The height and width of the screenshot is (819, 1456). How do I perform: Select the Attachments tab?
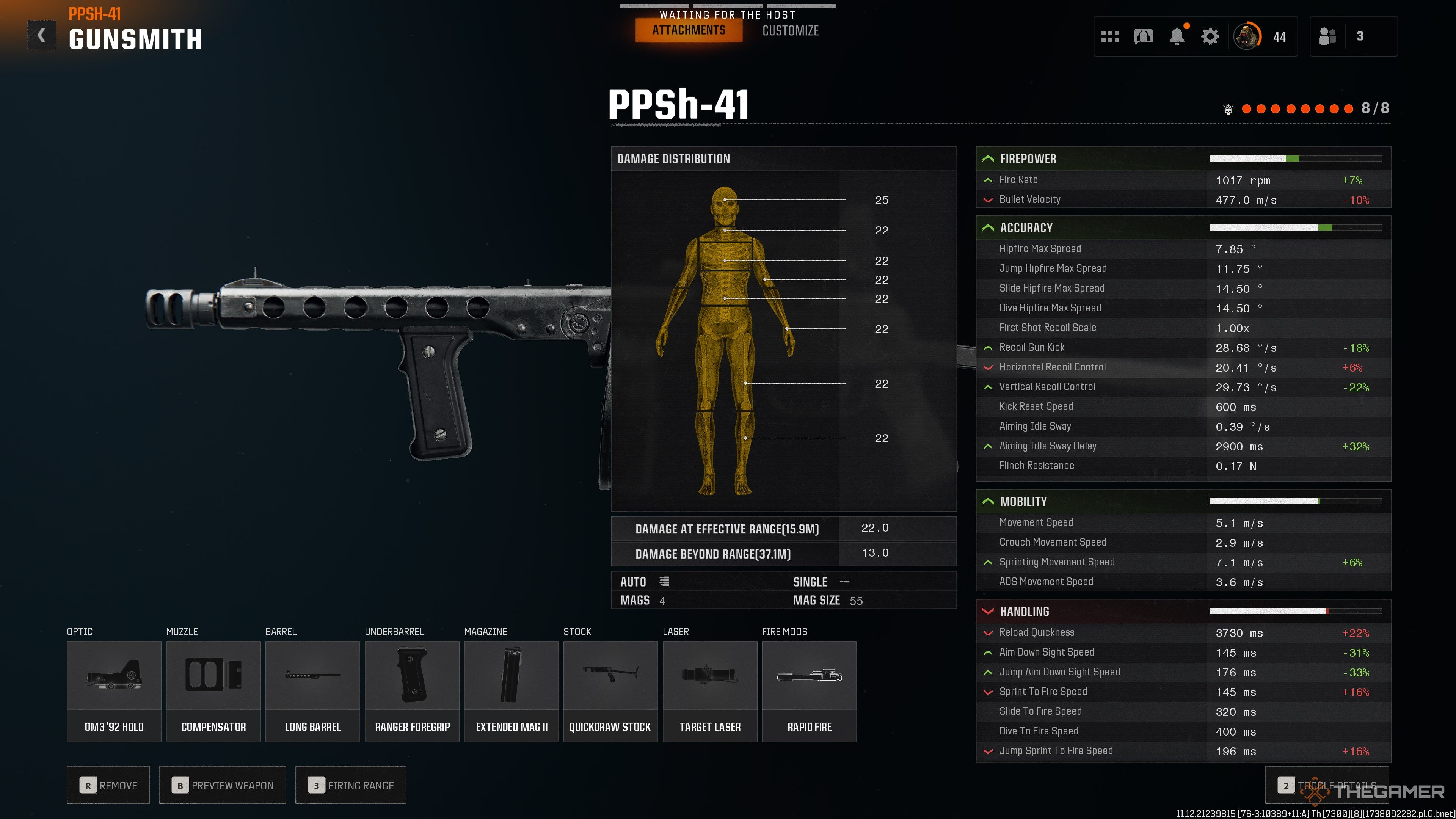point(689,30)
